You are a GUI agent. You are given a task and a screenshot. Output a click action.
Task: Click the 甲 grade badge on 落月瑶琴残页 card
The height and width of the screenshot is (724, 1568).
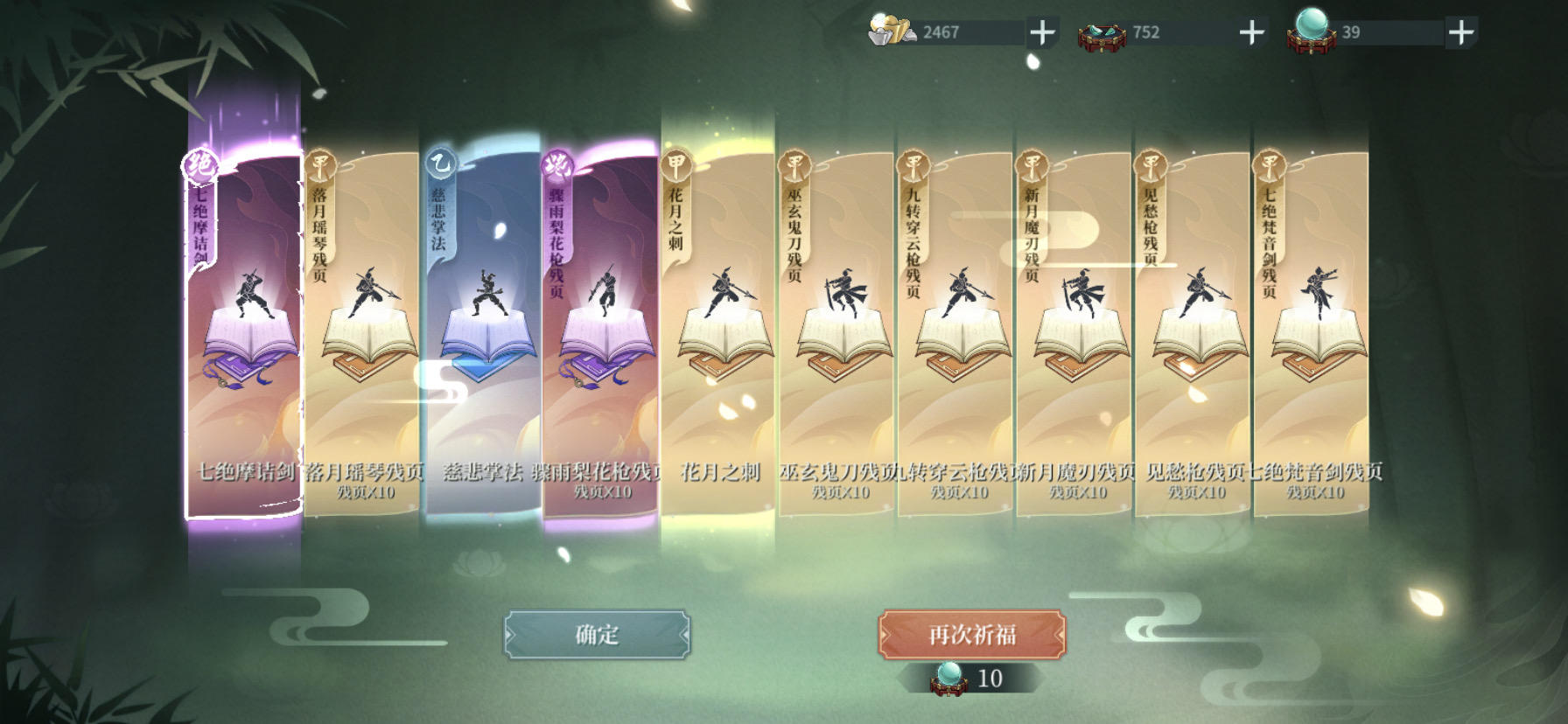[x=320, y=162]
